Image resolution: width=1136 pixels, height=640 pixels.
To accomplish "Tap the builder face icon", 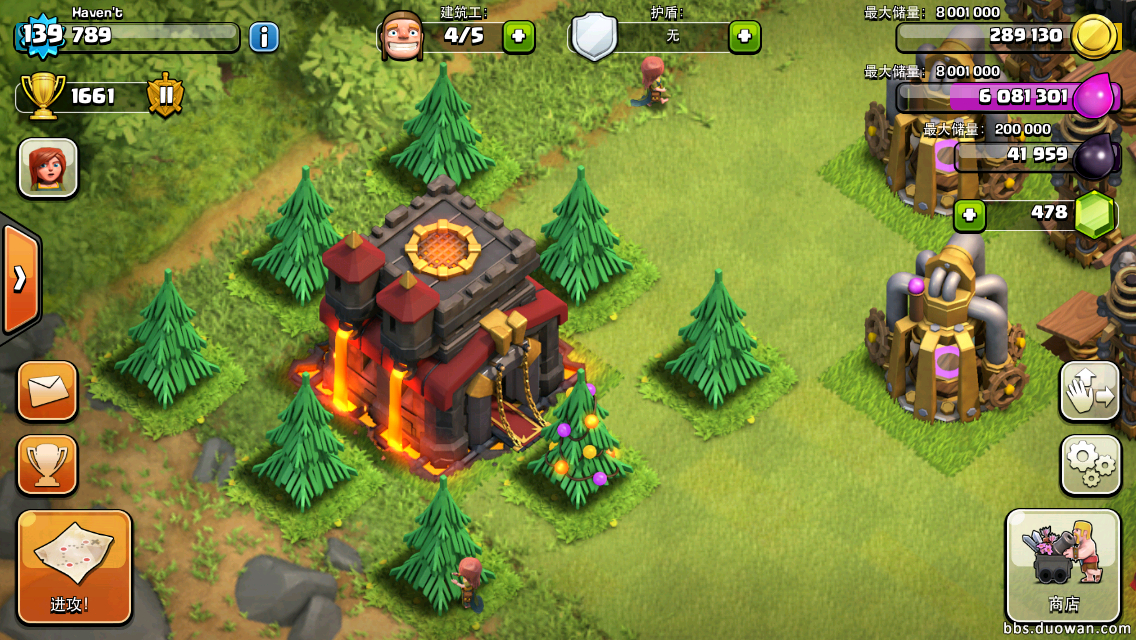I will [403, 37].
